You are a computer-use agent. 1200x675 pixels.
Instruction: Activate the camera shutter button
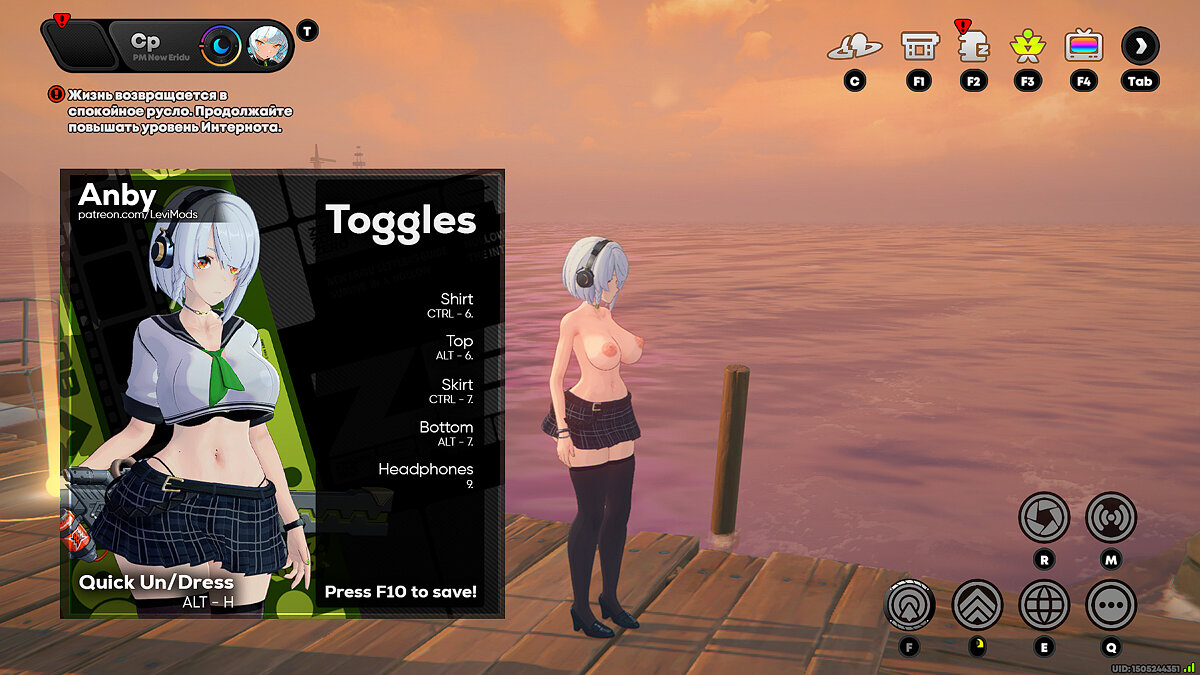pos(1044,518)
